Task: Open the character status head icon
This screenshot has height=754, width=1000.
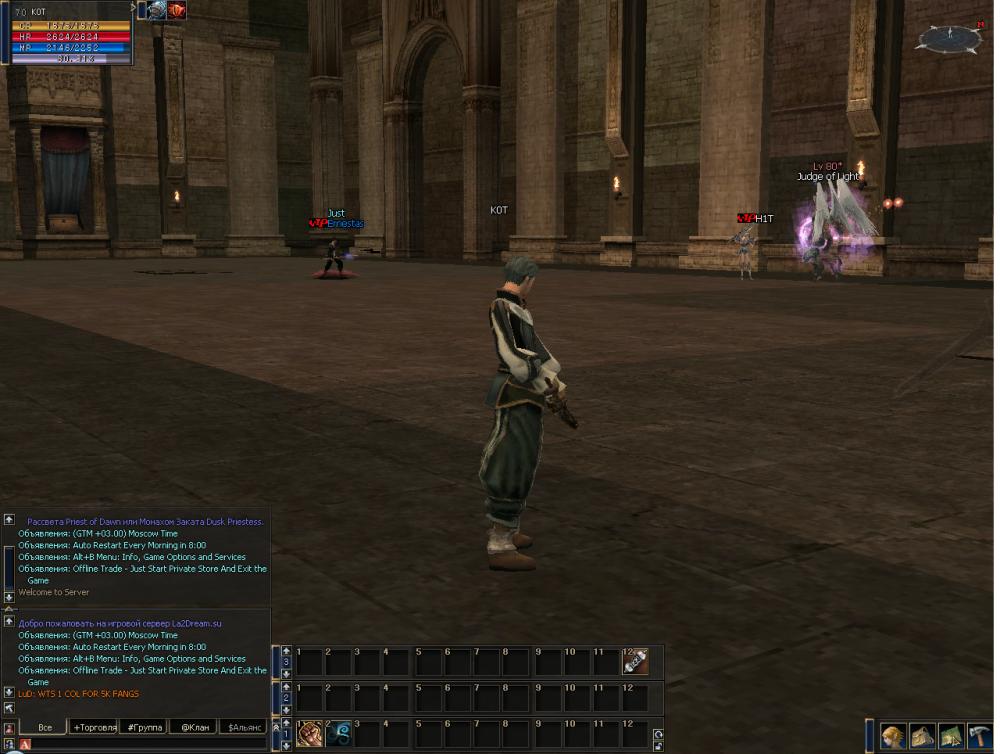Action: [x=893, y=737]
